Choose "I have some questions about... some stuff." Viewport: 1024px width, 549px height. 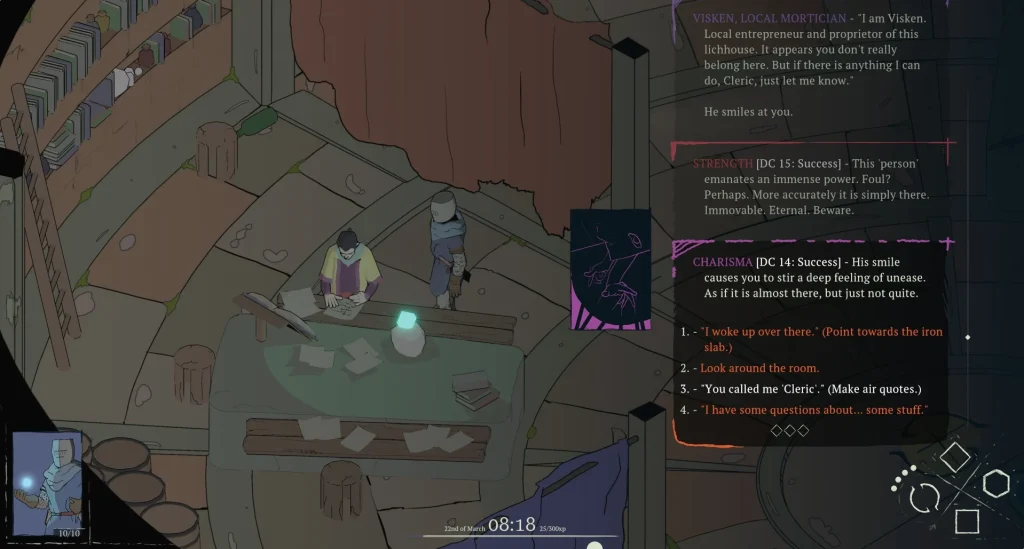(x=814, y=410)
